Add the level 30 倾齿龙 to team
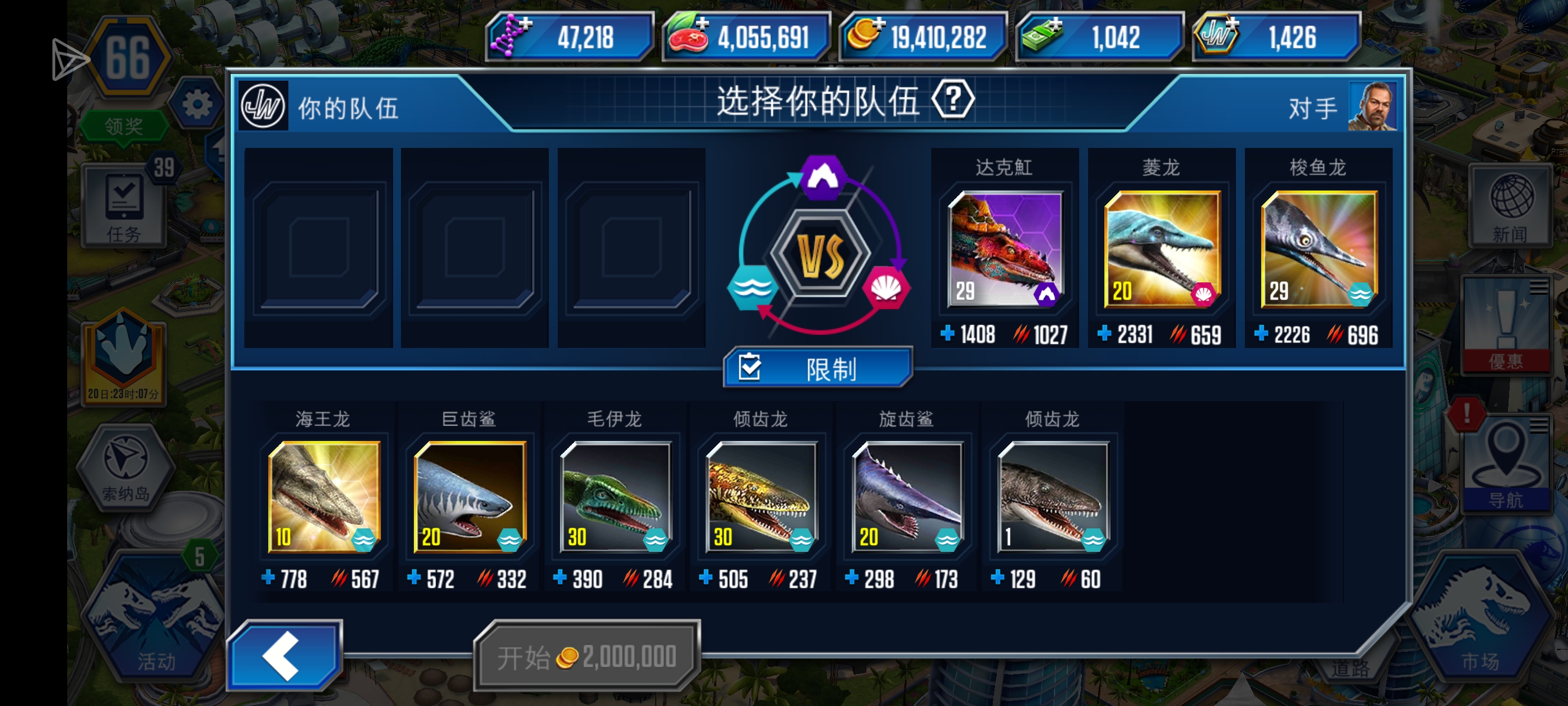The height and width of the screenshot is (706, 1568). tap(760, 497)
